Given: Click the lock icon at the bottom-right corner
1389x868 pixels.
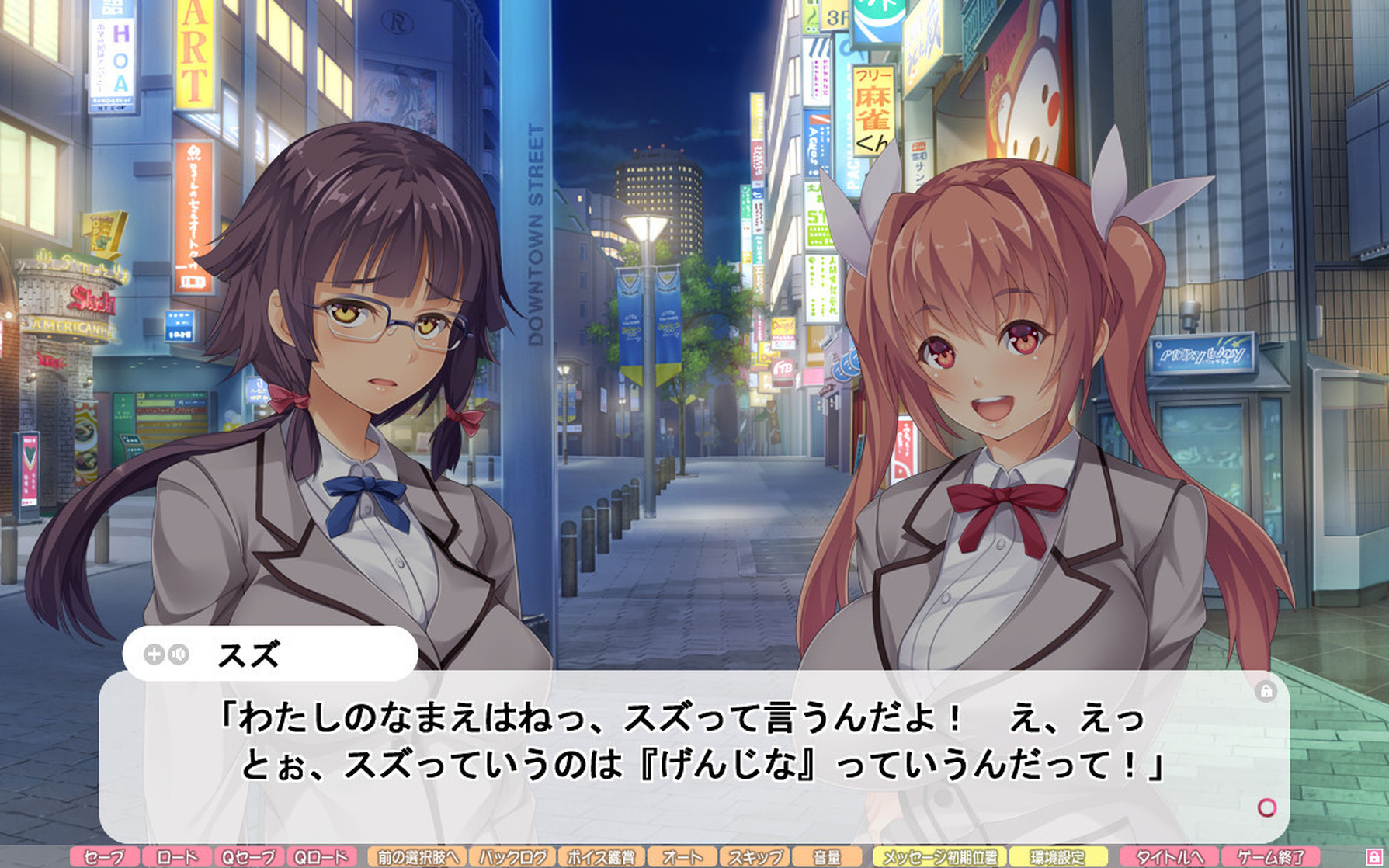Looking at the screenshot, I should (x=1375, y=857).
